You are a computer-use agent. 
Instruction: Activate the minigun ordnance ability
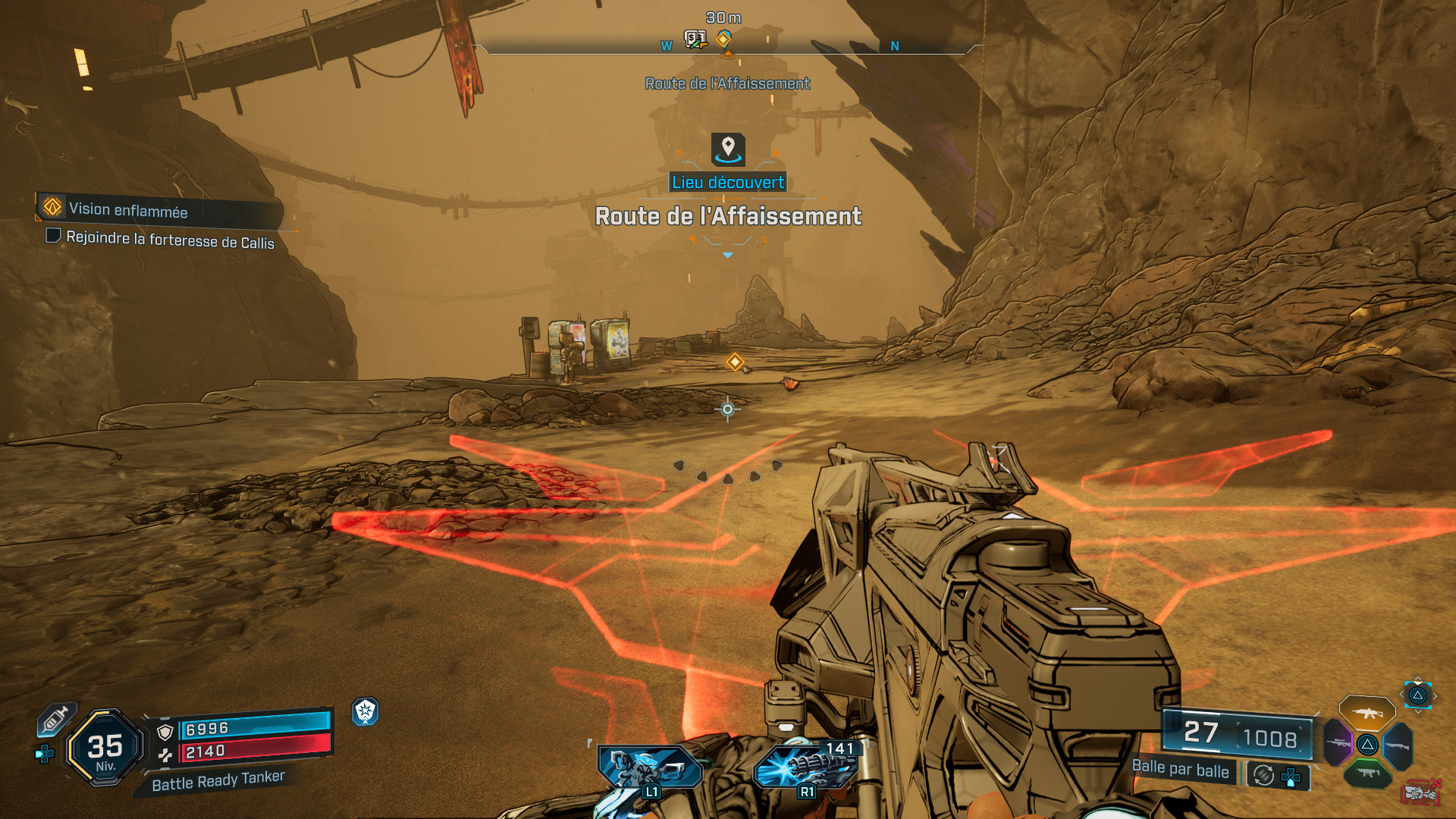click(807, 767)
